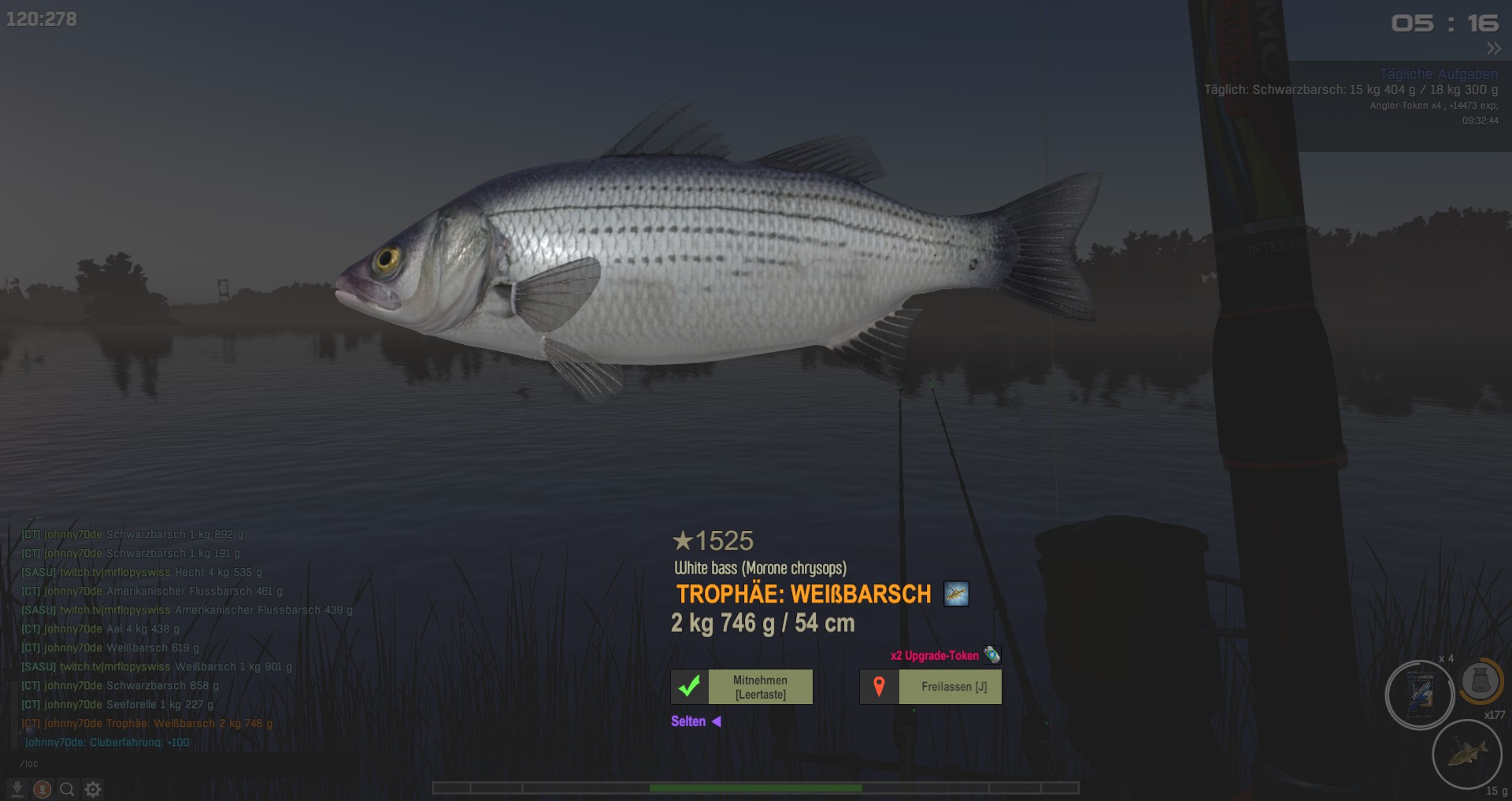Screen dimensions: 1512x801
Task: Expand the Selten rarity arrow
Action: (x=717, y=721)
